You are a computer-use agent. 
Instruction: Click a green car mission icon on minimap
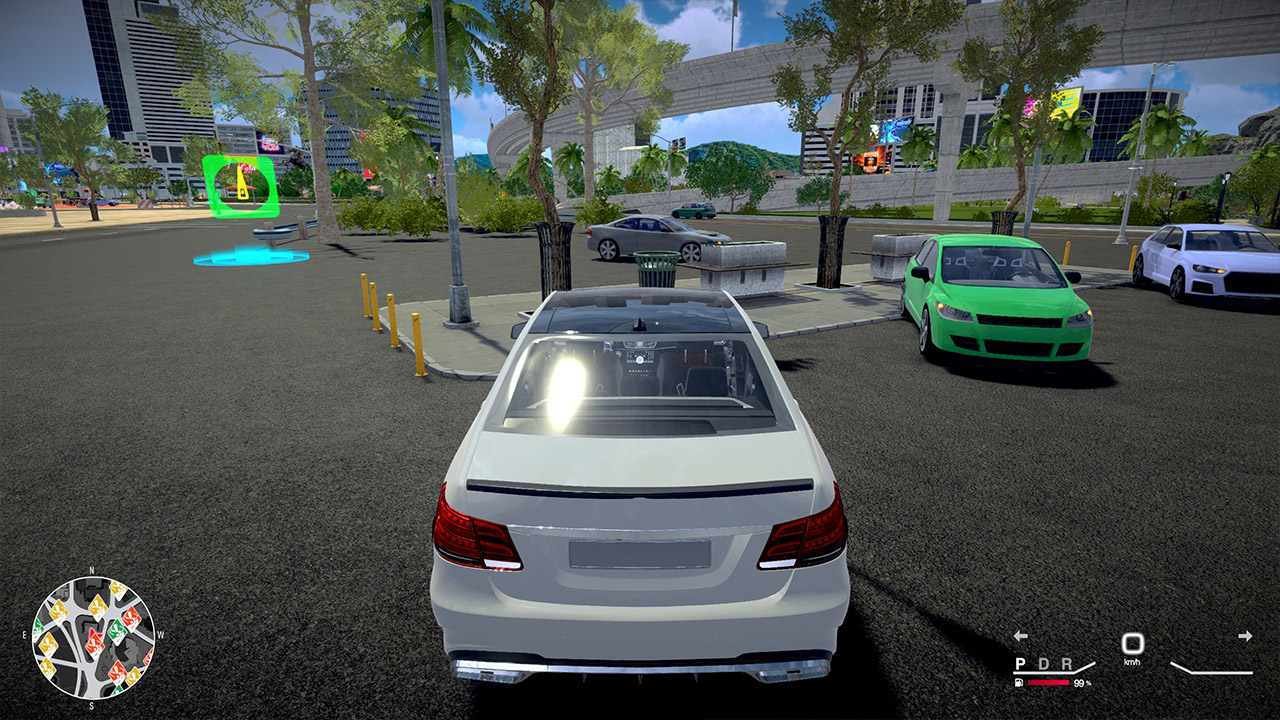click(115, 631)
